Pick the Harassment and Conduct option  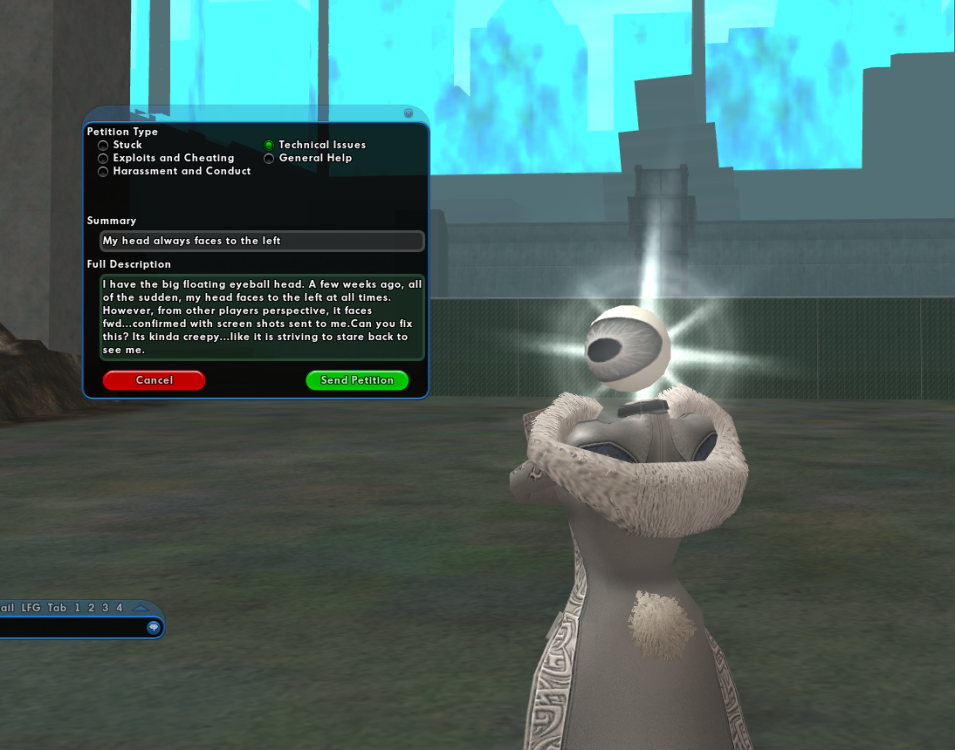103,172
